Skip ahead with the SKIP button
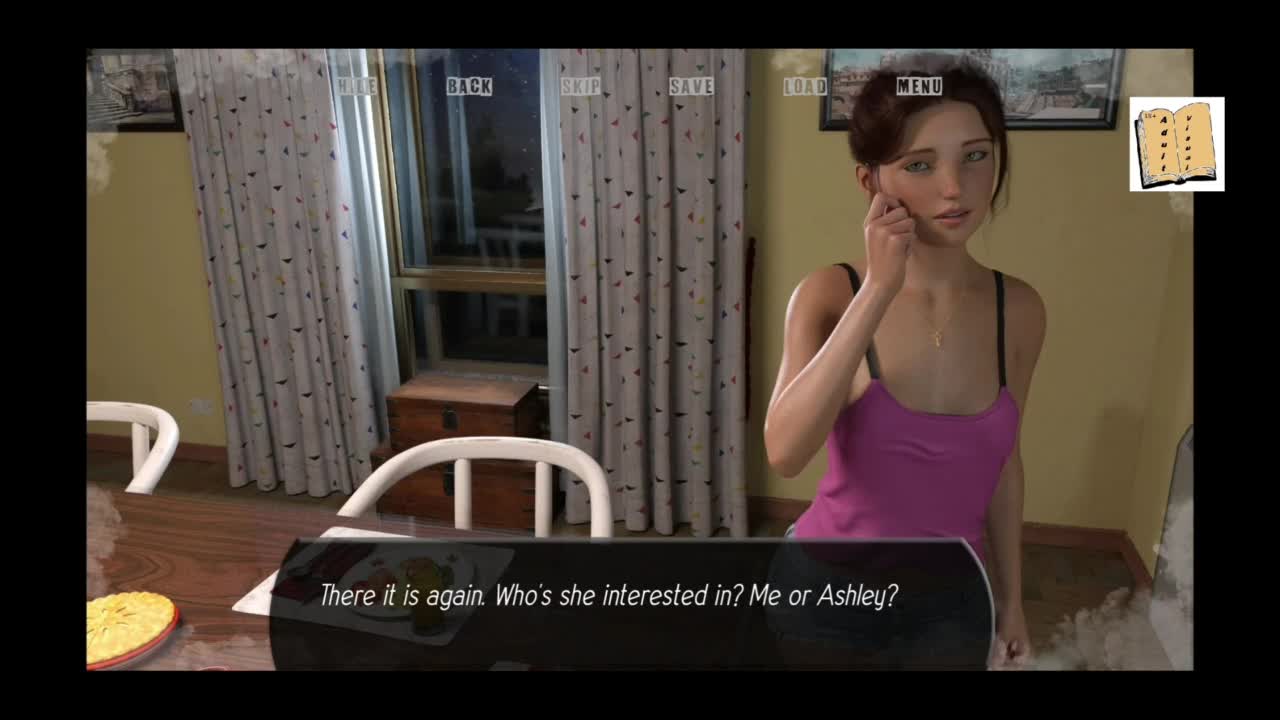 pos(580,87)
